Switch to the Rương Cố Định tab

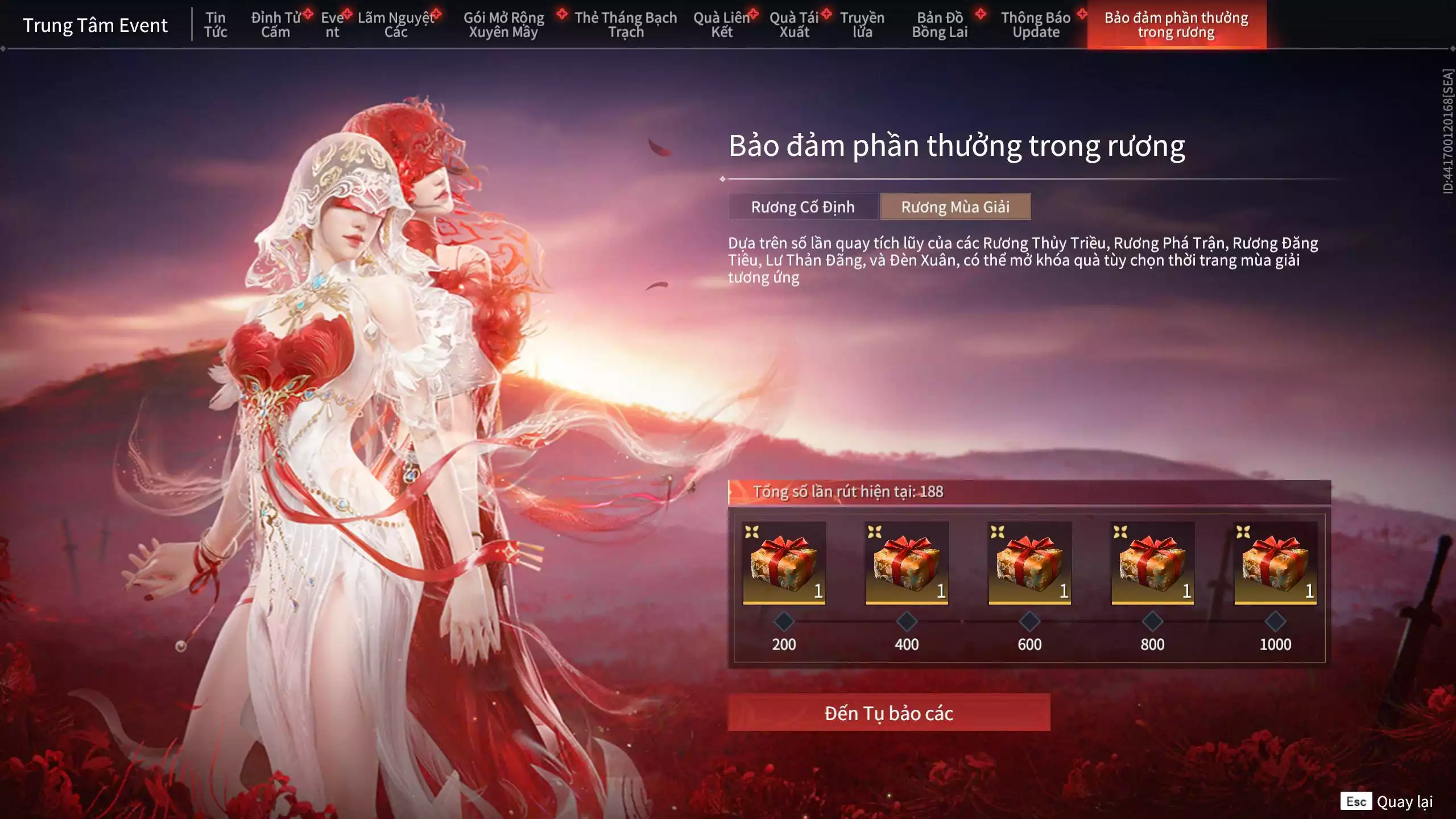[x=802, y=207]
